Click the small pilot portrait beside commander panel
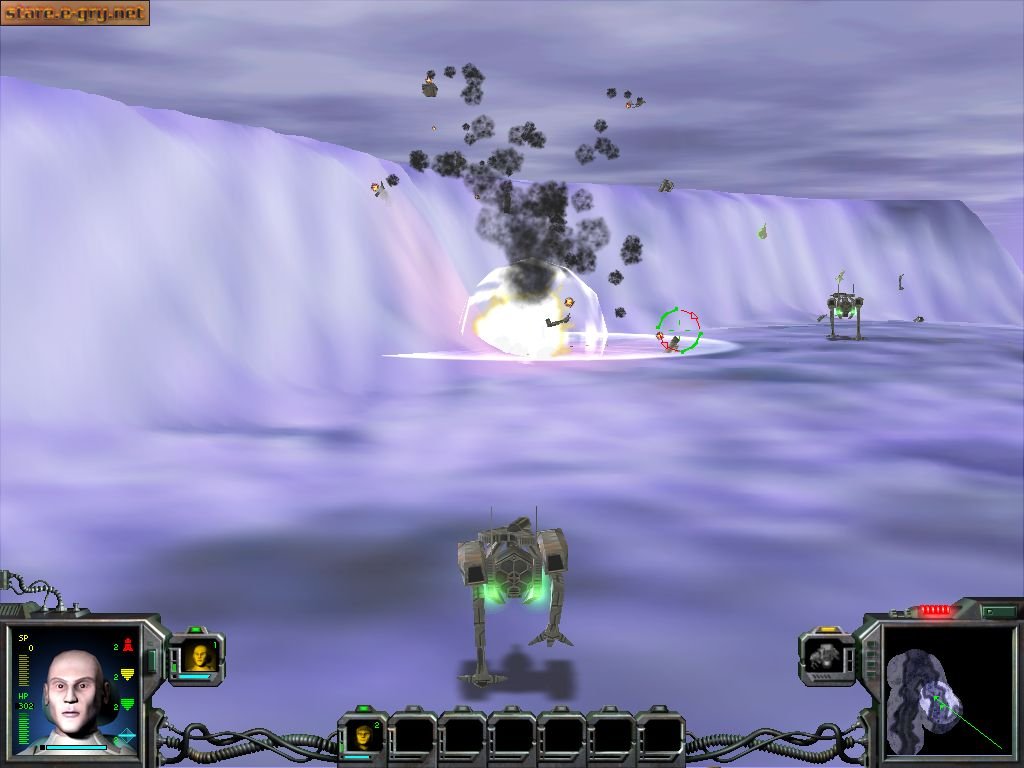 click(199, 656)
